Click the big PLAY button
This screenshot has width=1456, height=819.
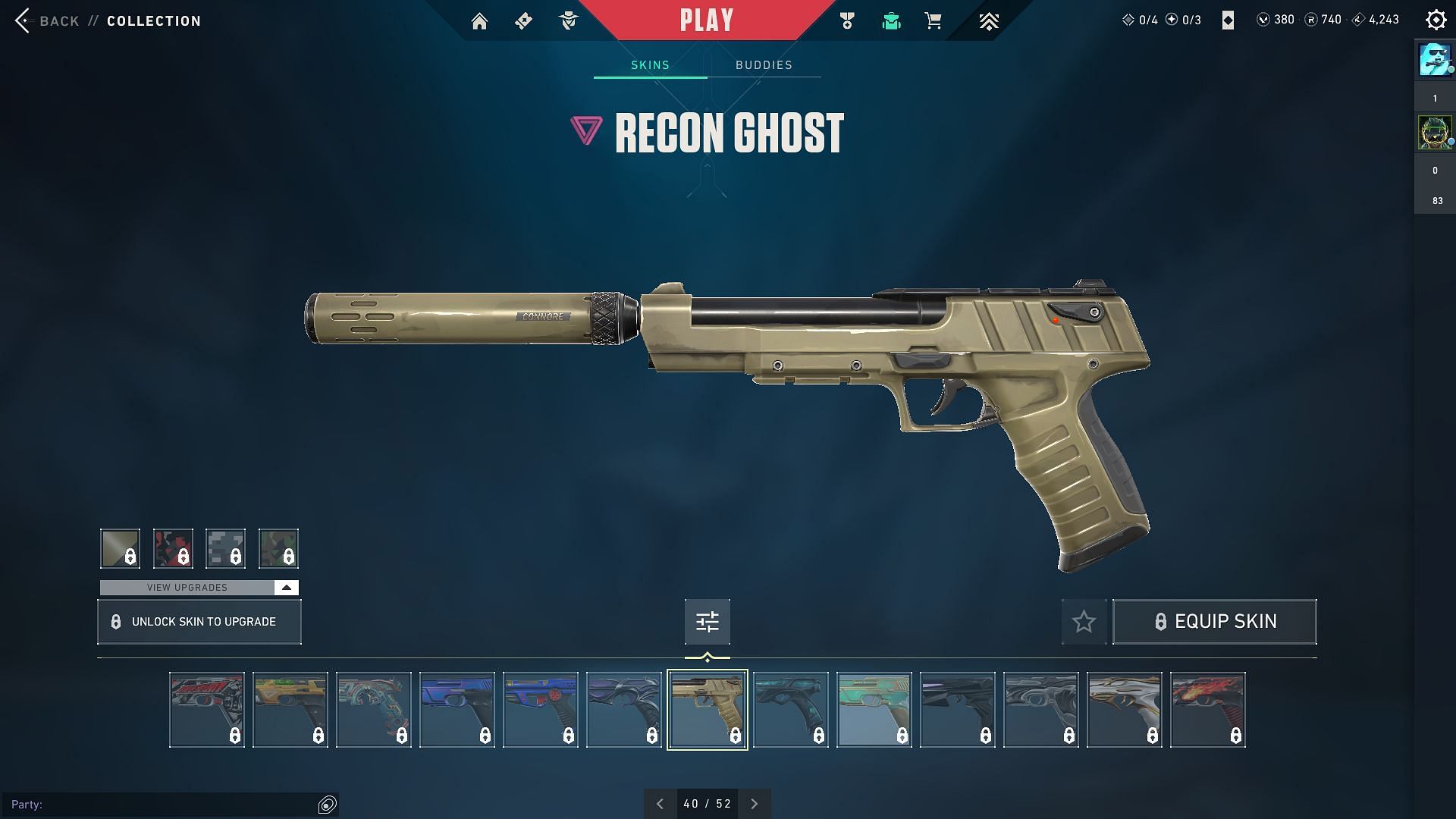point(707,20)
